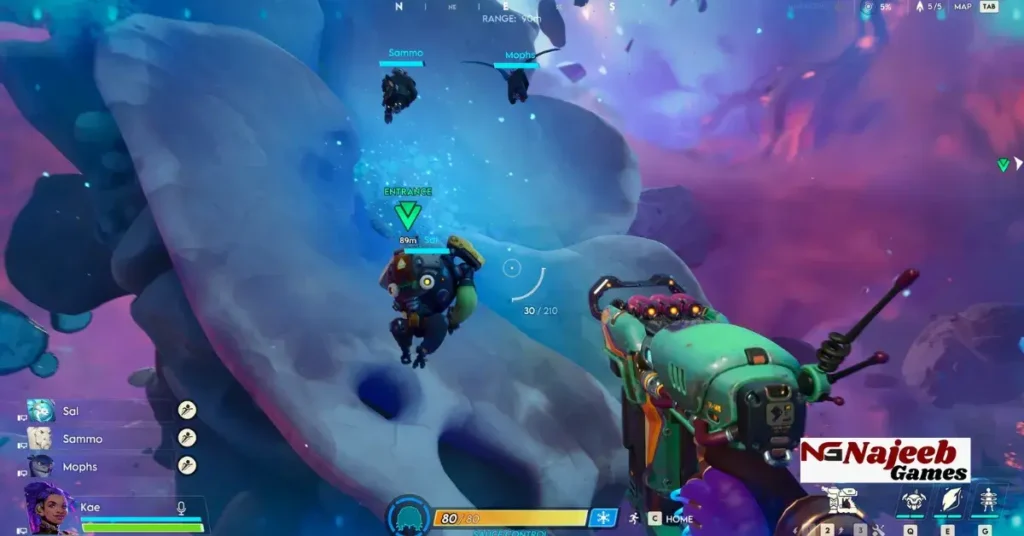Screen dimensions: 1024x536
Task: Use the feather-shaped E ability
Action: pyautogui.click(x=949, y=500)
